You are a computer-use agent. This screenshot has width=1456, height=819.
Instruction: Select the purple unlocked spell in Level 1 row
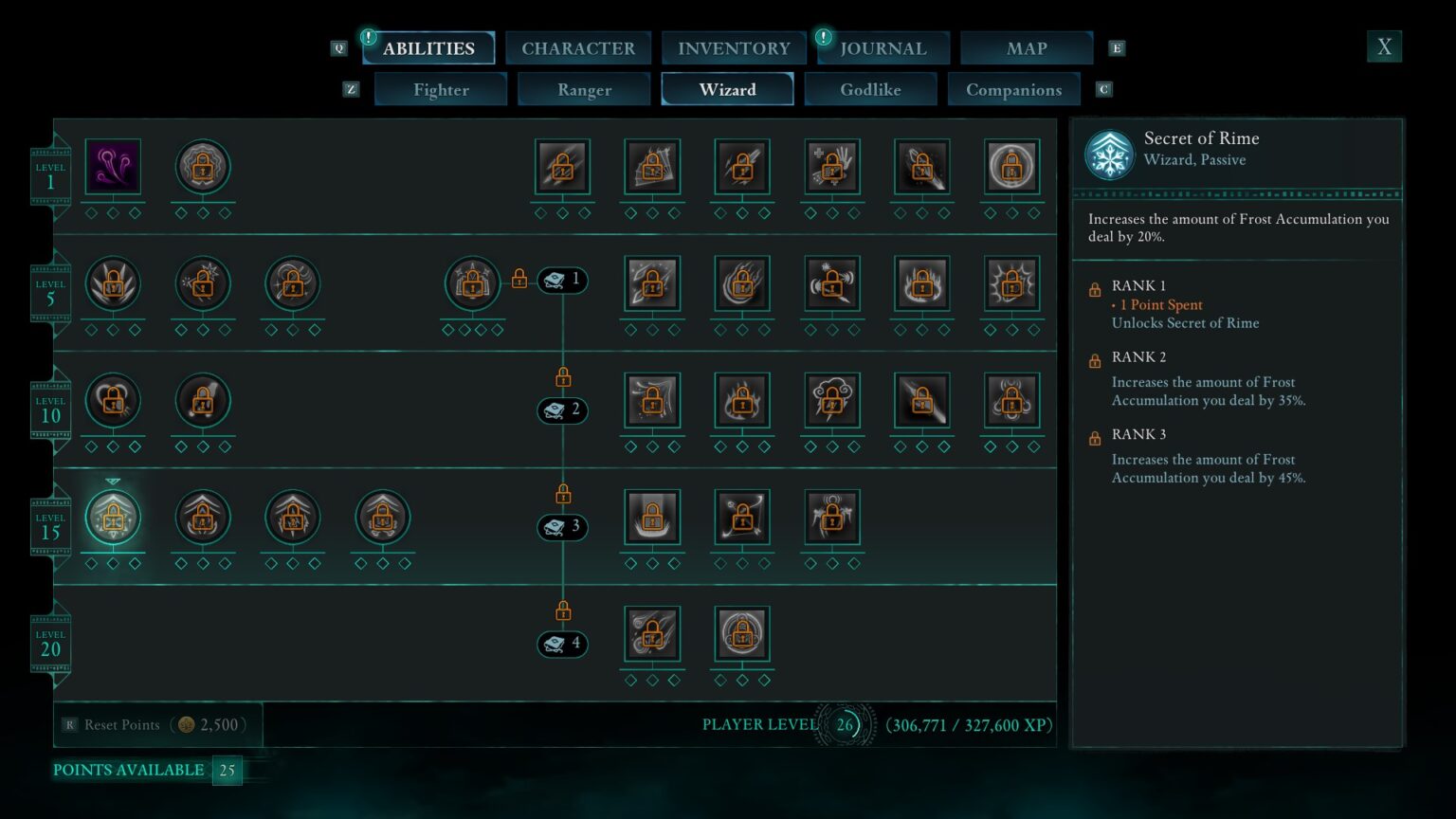click(x=113, y=165)
